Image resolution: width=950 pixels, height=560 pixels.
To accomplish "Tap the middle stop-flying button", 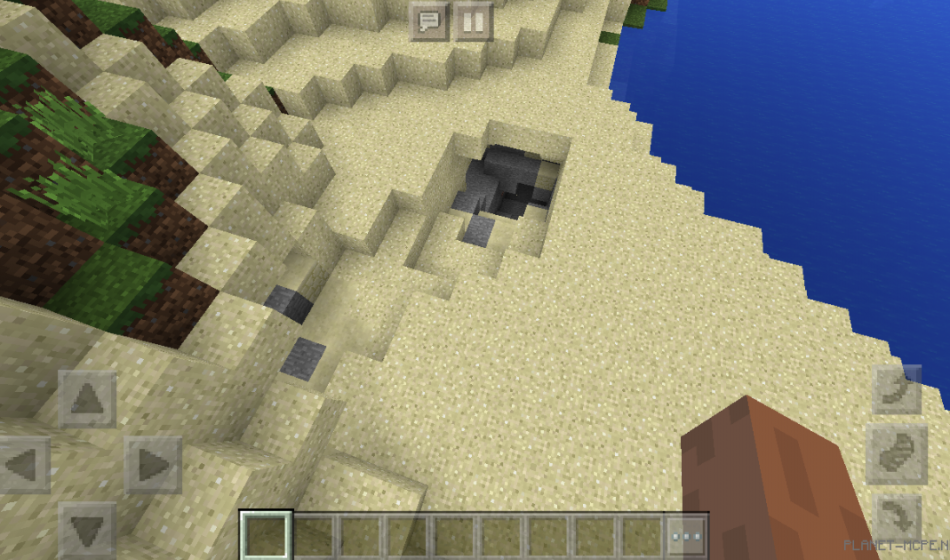I will (x=897, y=454).
